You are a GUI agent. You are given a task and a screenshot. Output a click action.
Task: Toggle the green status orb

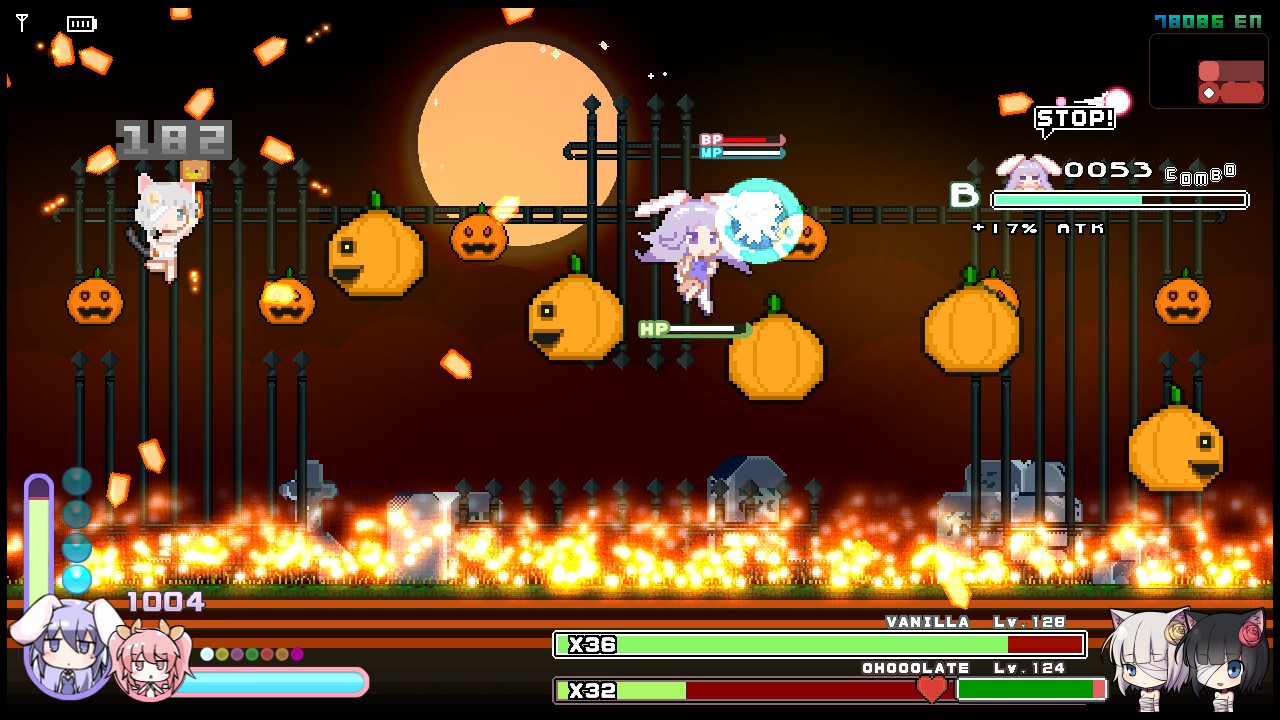pyautogui.click(x=252, y=654)
